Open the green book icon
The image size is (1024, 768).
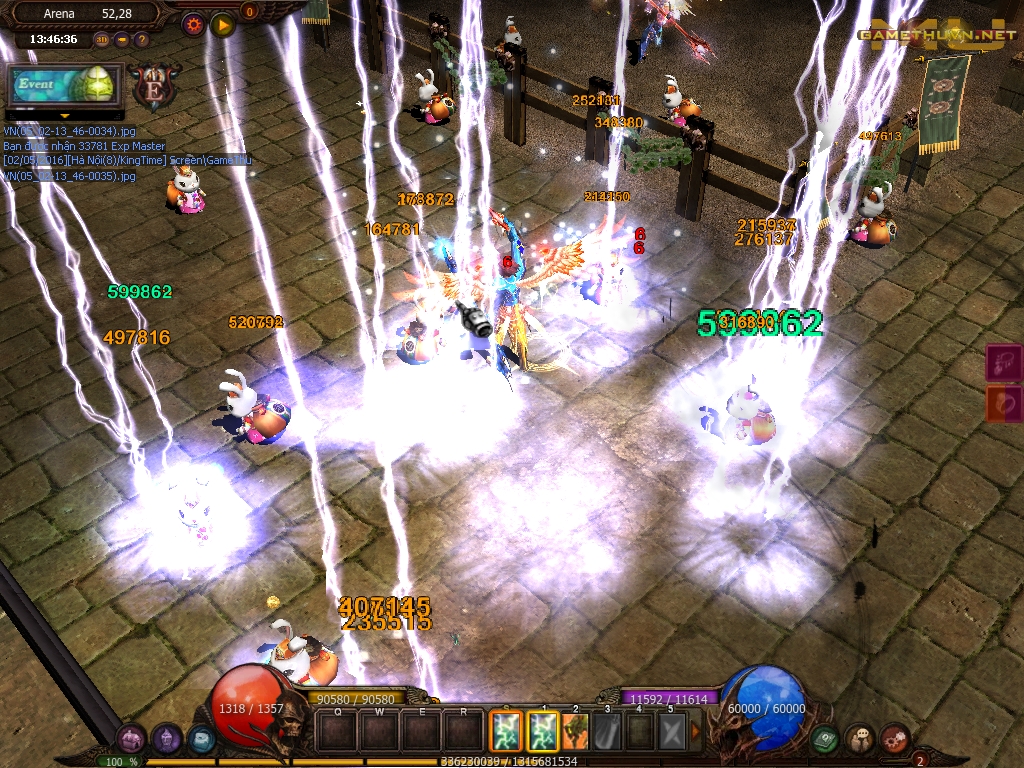point(825,740)
